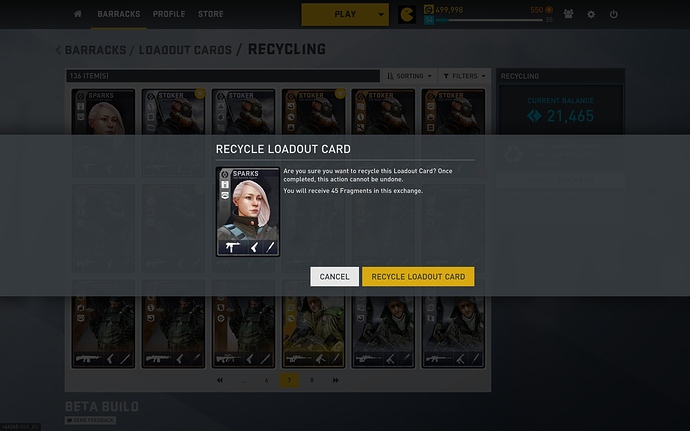This screenshot has width=690, height=431.
Task: Hit the yellow Play button
Action: point(345,15)
